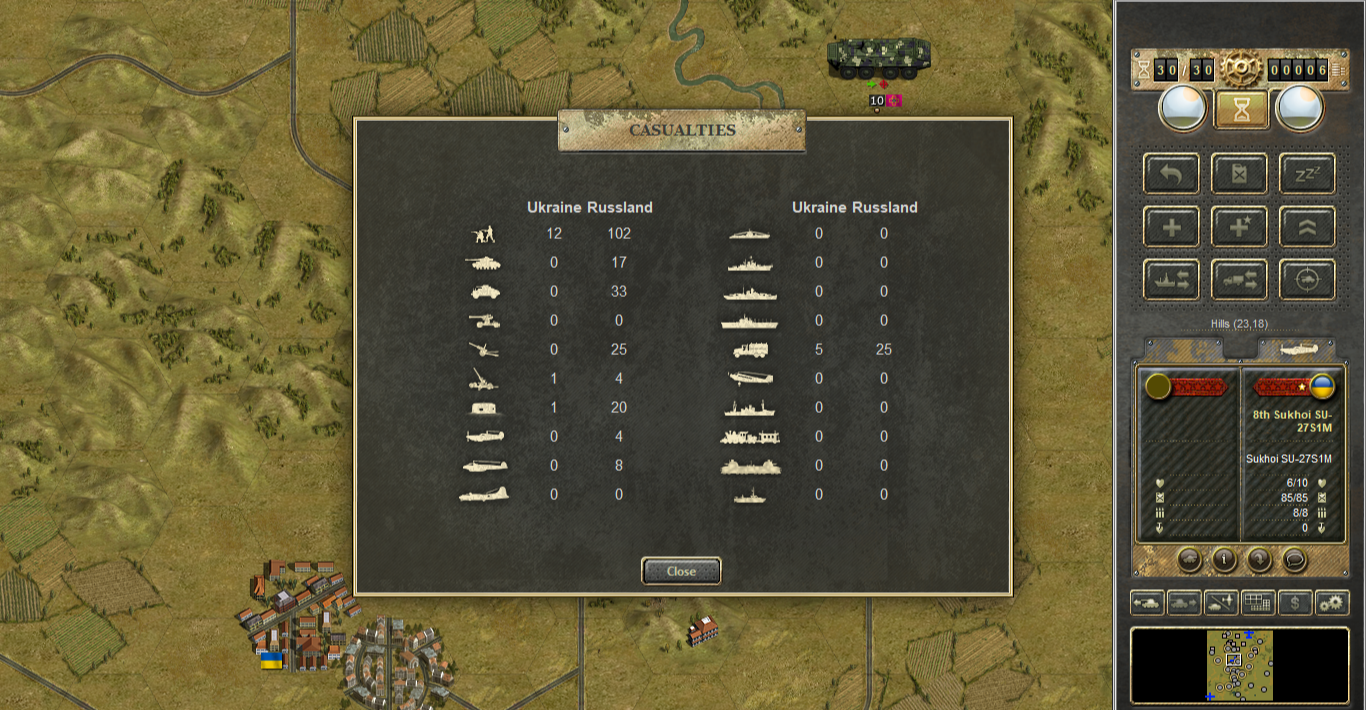Image resolution: width=1366 pixels, height=710 pixels.
Task: Upgrade the unit with the chevrons button
Action: pyautogui.click(x=1307, y=227)
